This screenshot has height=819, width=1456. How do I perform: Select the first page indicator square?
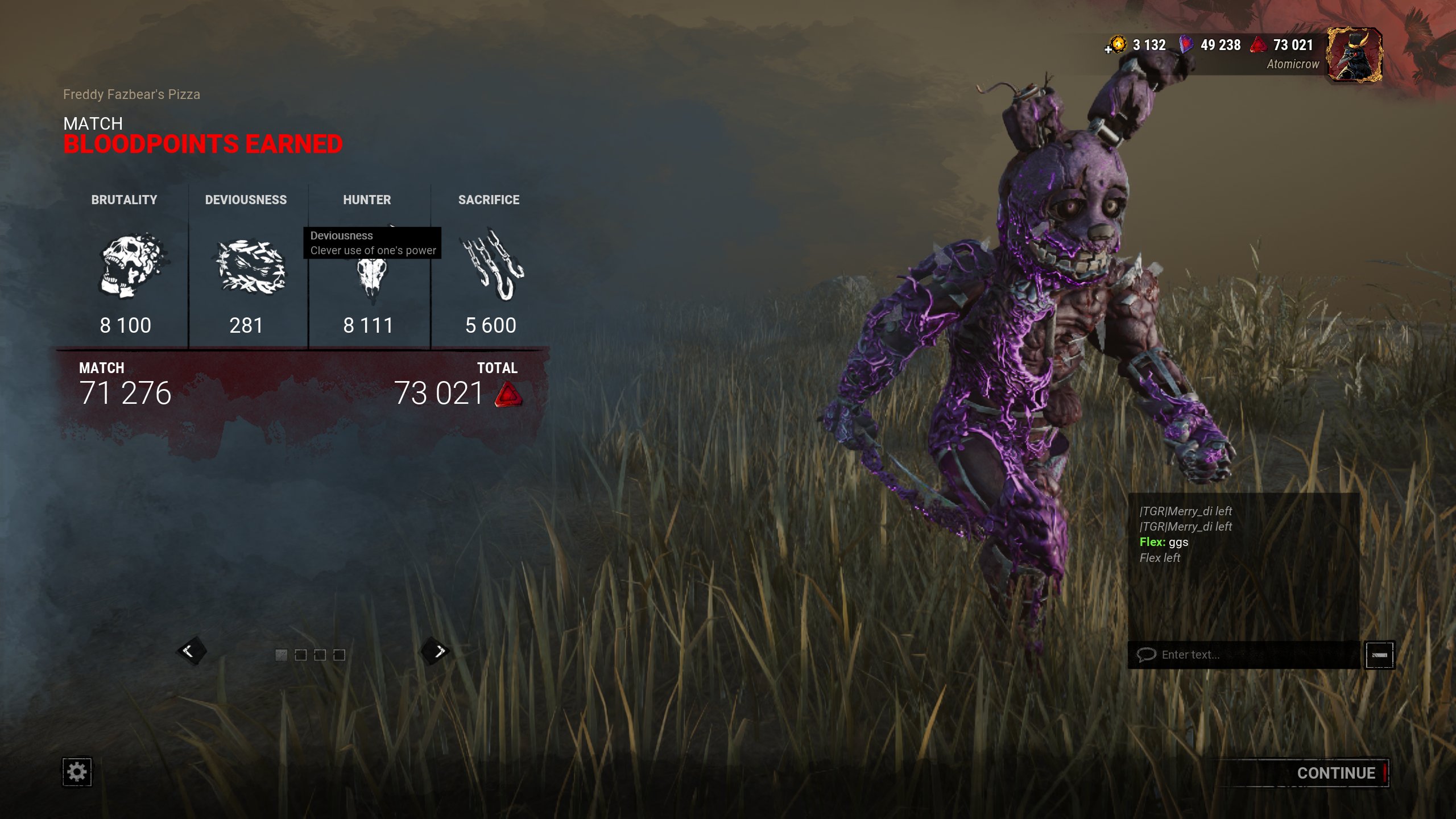click(x=280, y=655)
